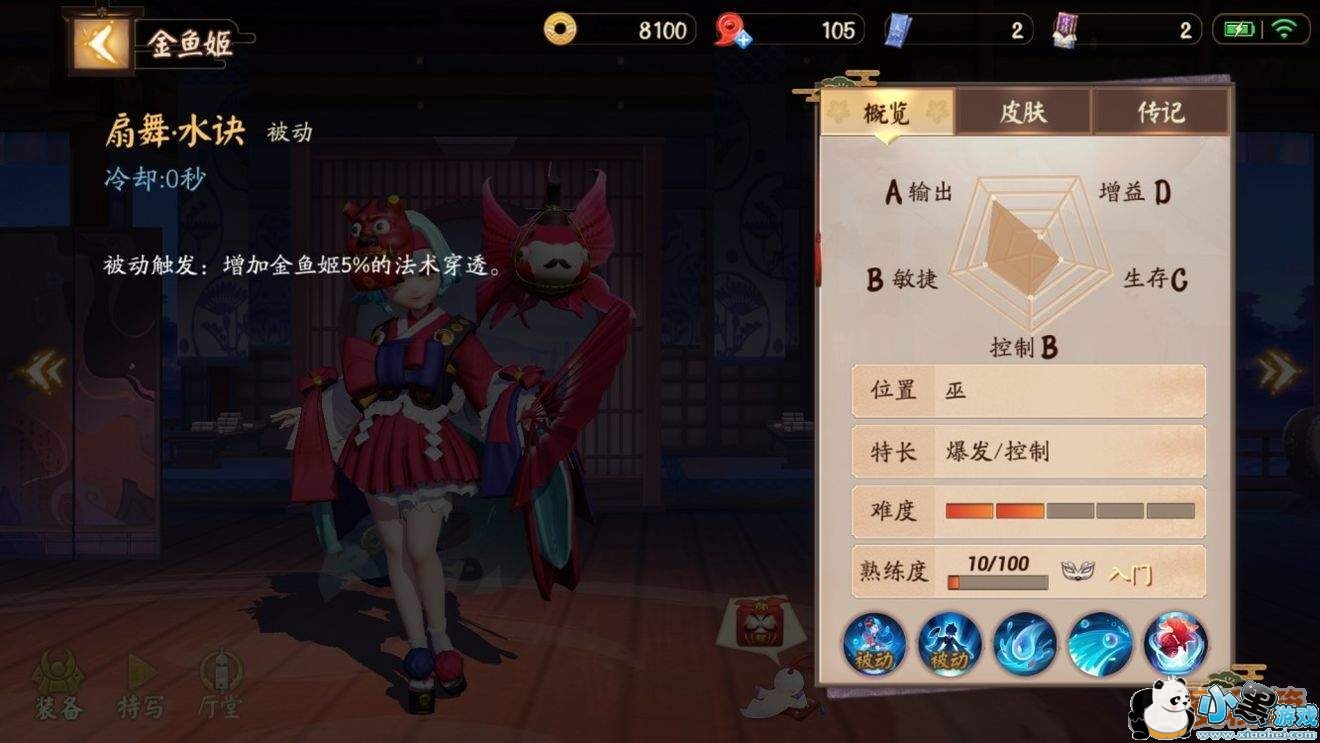
Task: Select the first 被动 passive skill icon
Action: click(874, 645)
